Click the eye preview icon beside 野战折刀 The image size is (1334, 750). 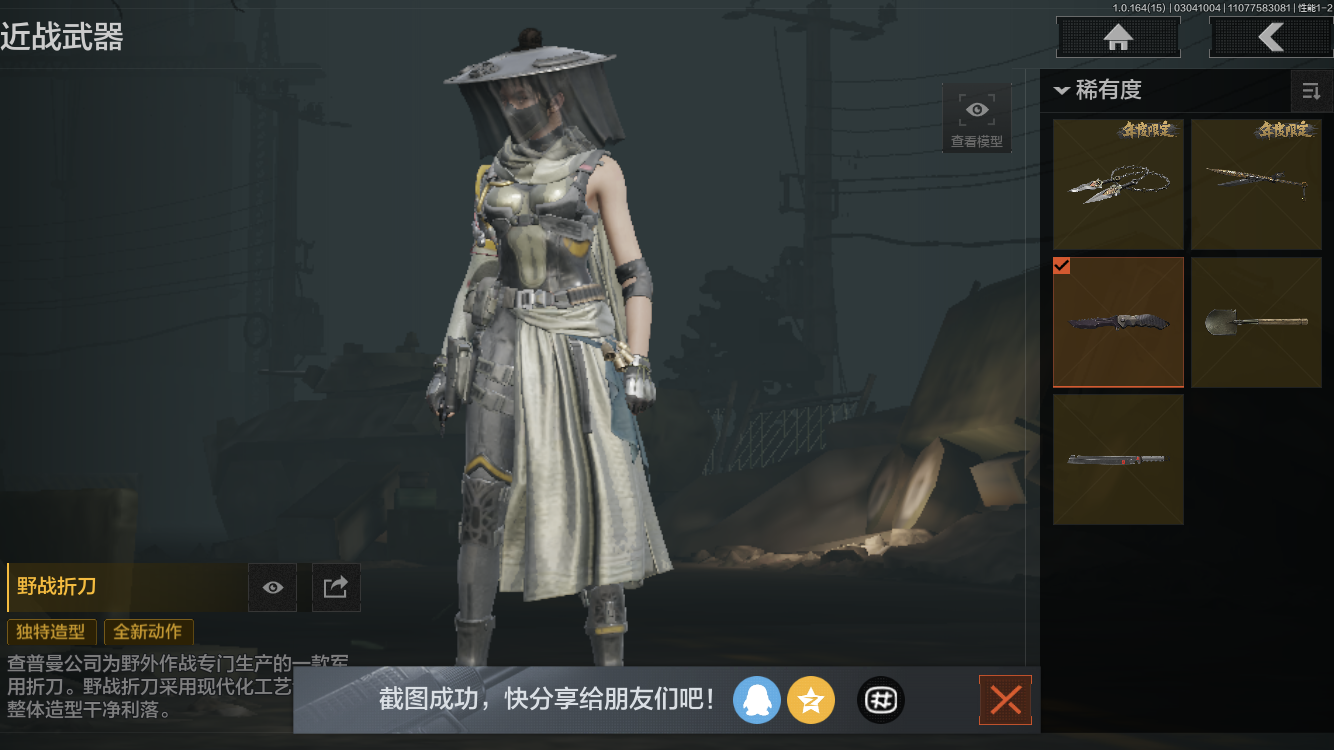(271, 588)
